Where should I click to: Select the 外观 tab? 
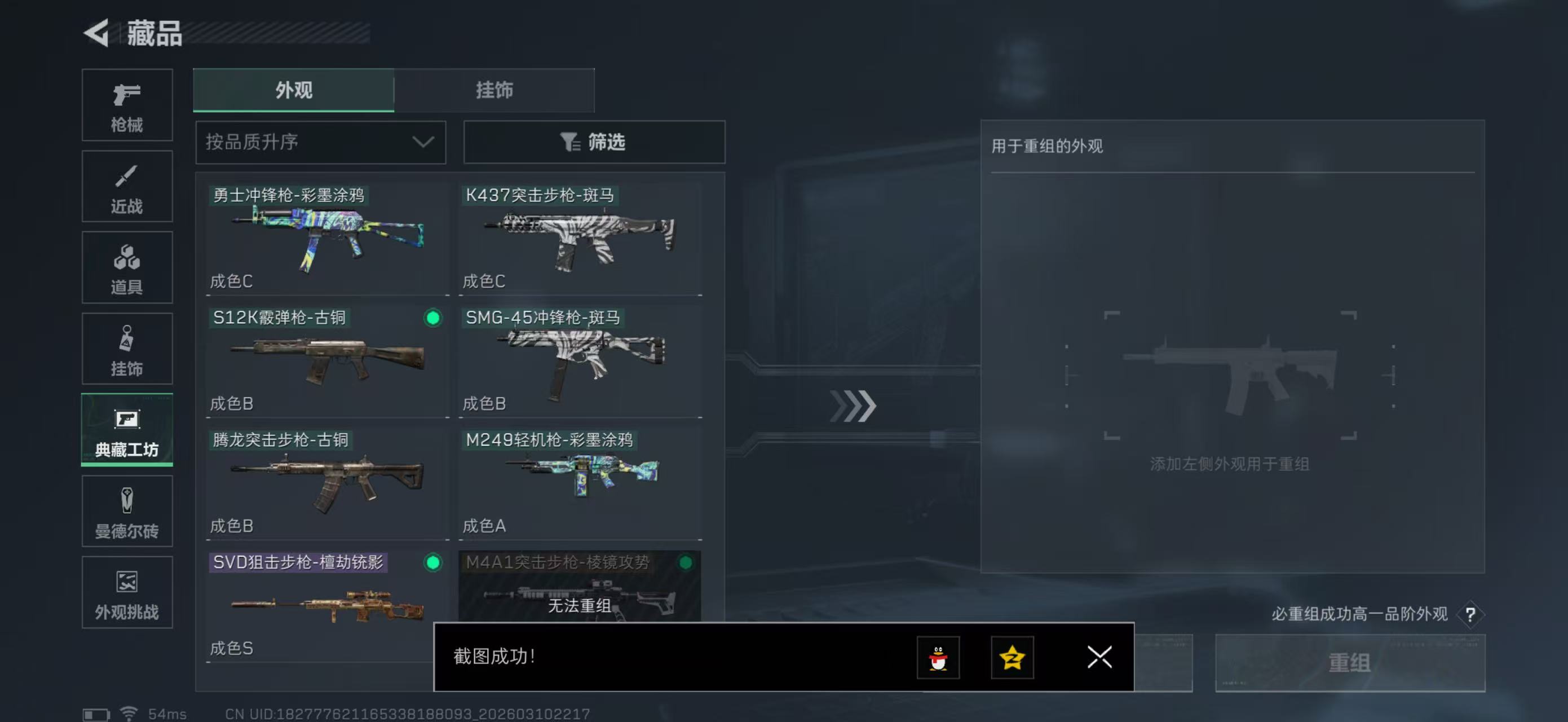(x=293, y=90)
